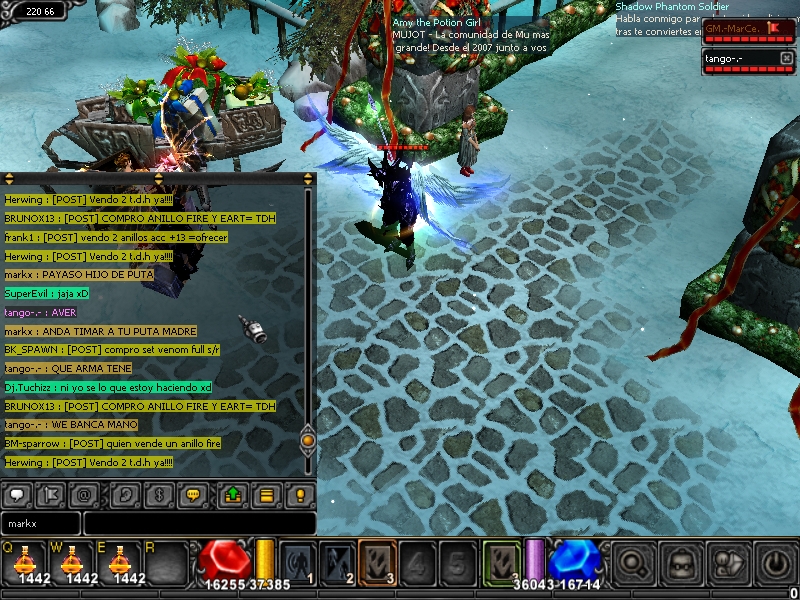Select skill slot number 2
This screenshot has height=600, width=800.
(338, 562)
